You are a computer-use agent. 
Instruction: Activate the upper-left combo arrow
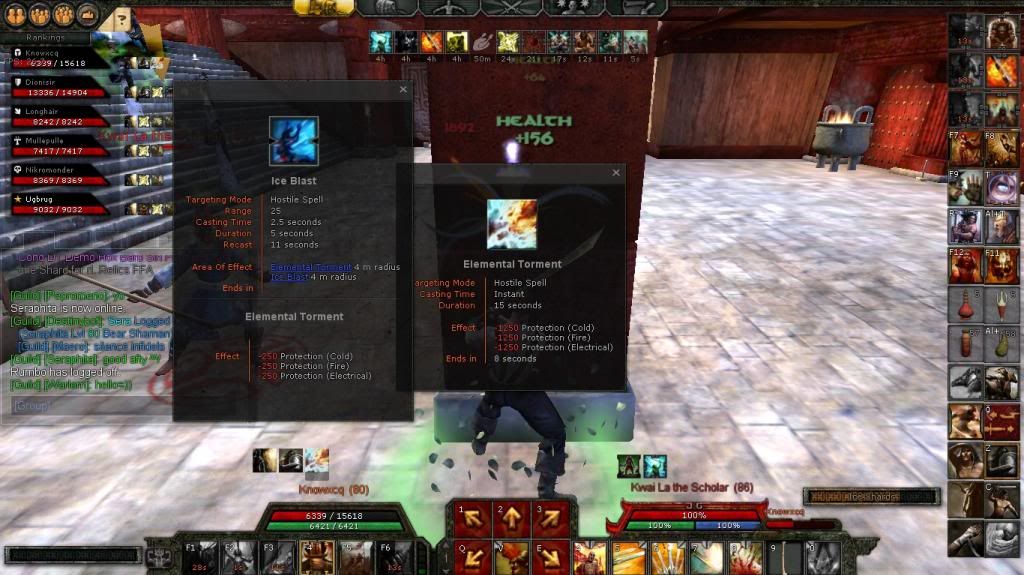point(470,518)
